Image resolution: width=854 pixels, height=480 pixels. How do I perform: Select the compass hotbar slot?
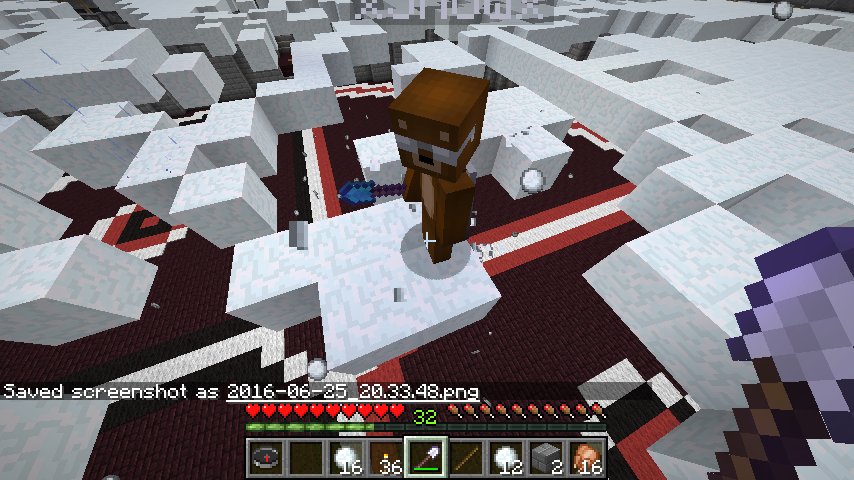click(265, 458)
